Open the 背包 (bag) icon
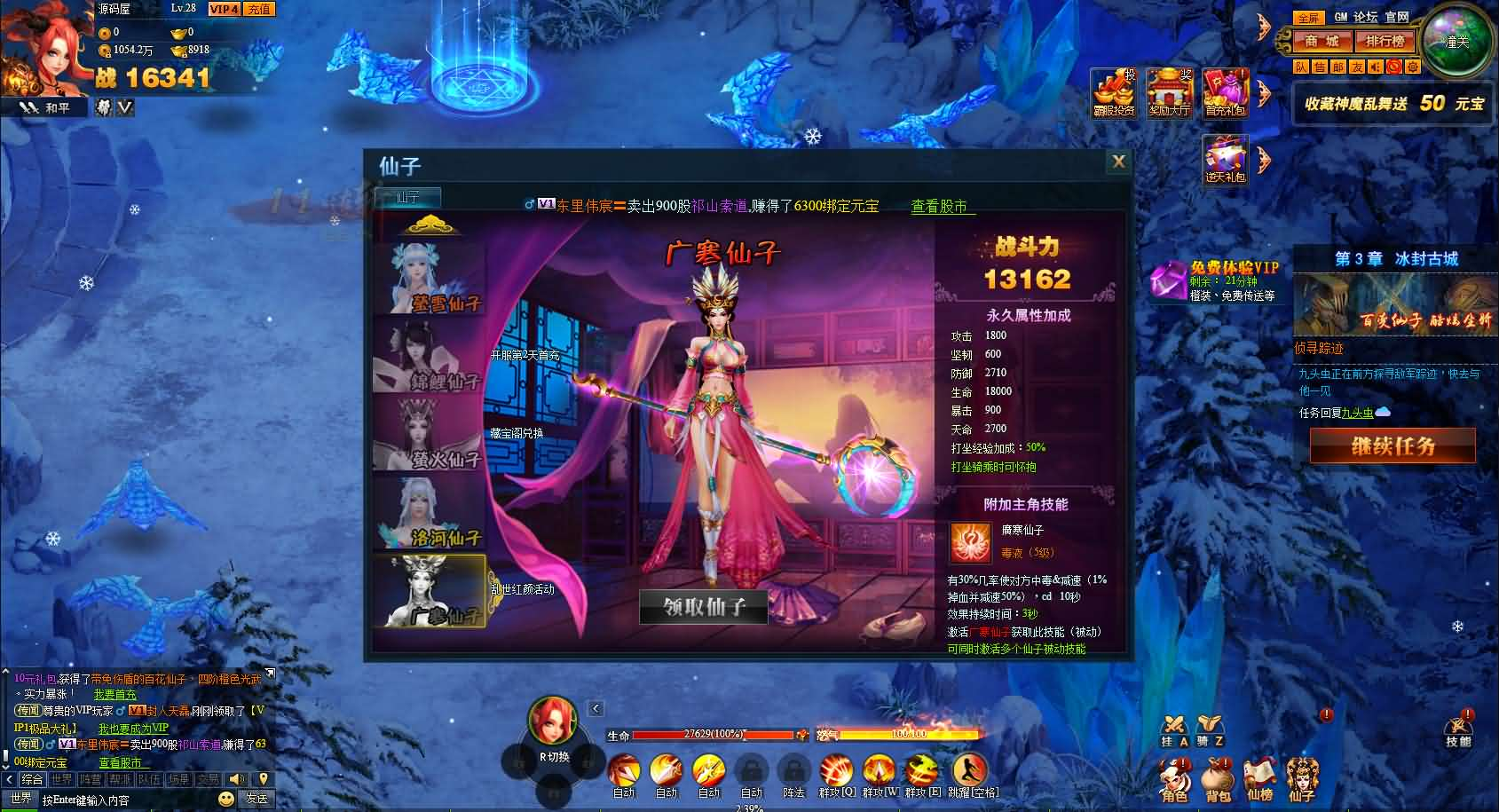1499x812 pixels. pyautogui.click(x=1218, y=779)
